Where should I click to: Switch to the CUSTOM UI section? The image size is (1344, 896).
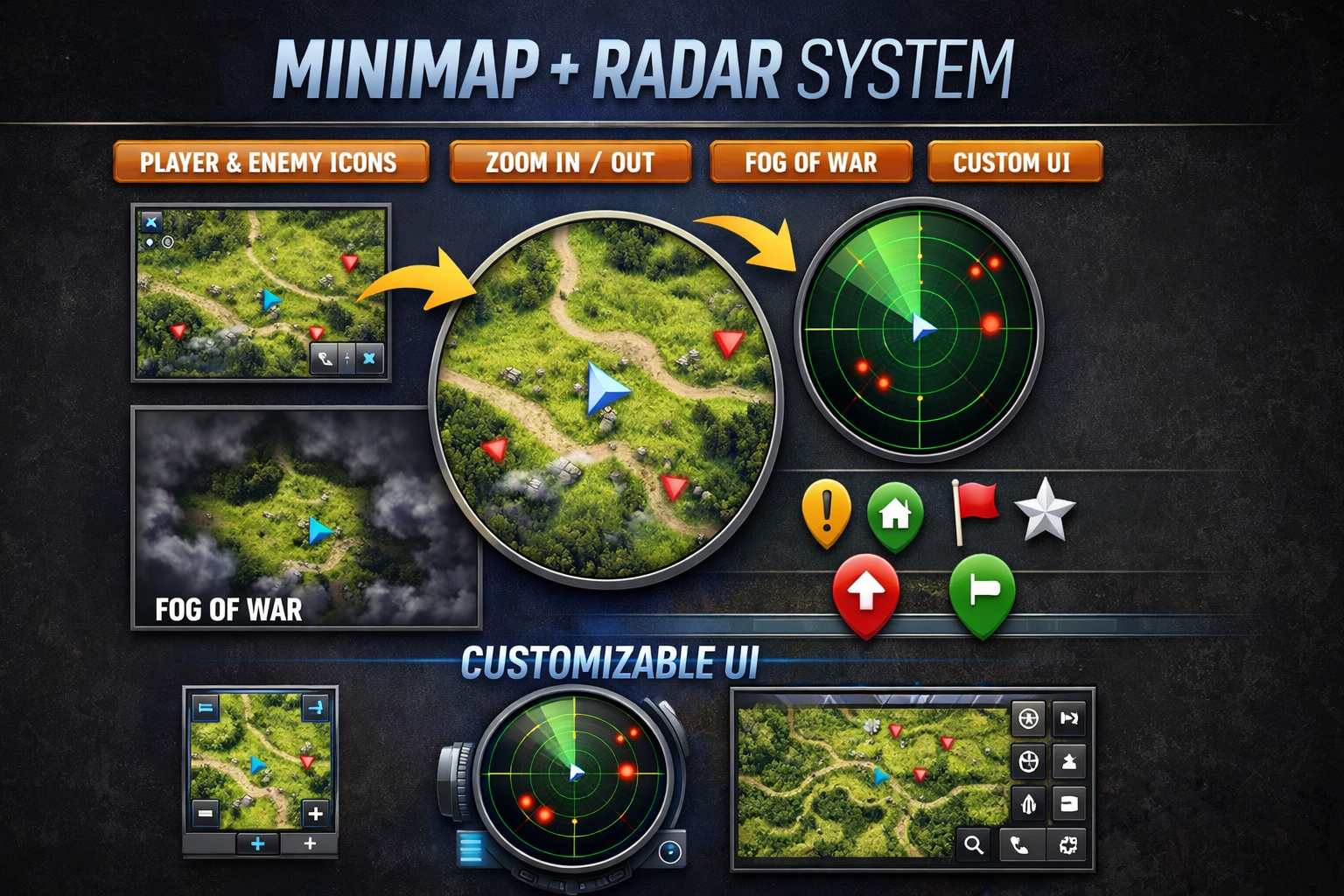[x=1014, y=163]
